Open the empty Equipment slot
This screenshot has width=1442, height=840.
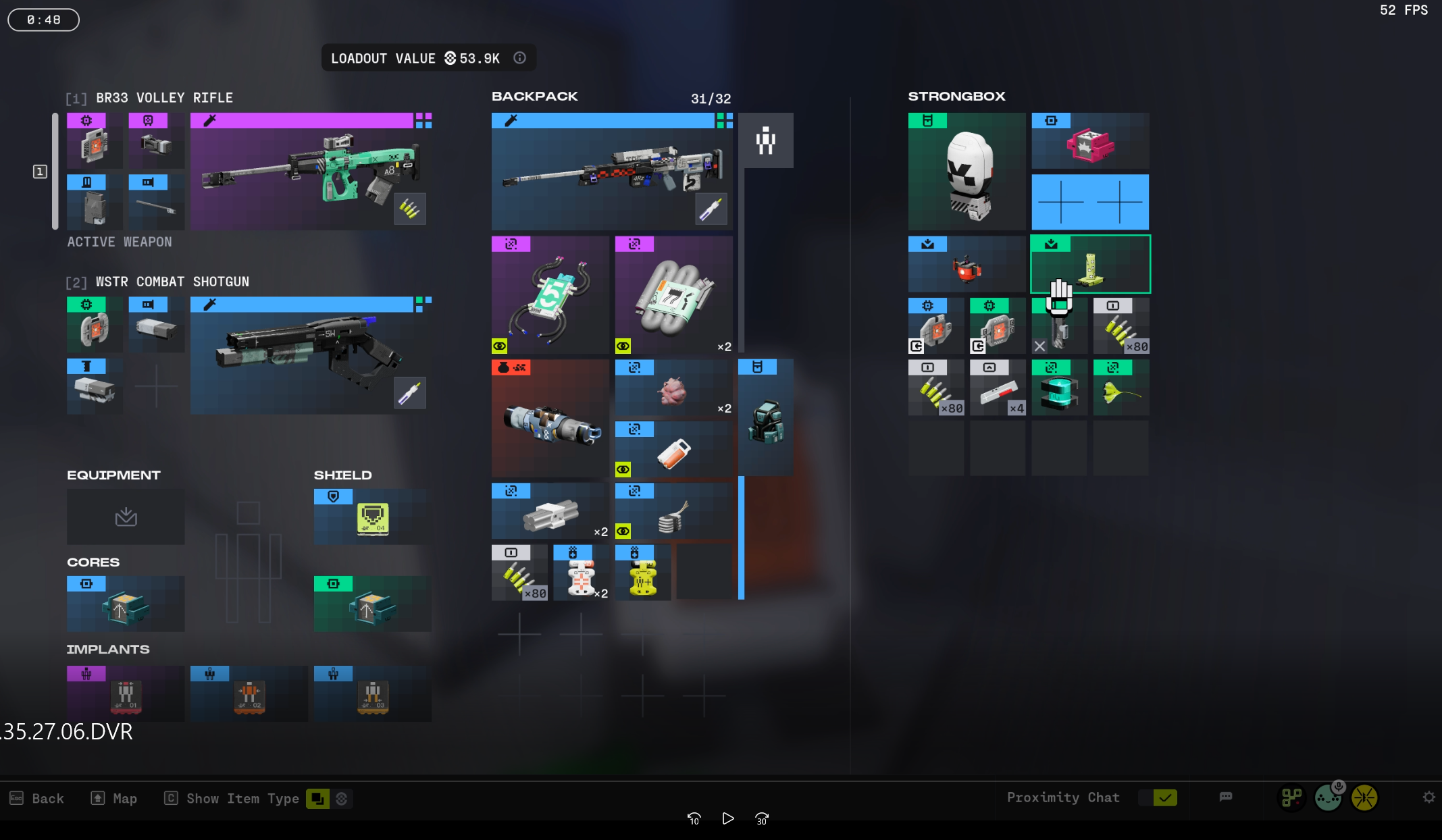coord(126,517)
